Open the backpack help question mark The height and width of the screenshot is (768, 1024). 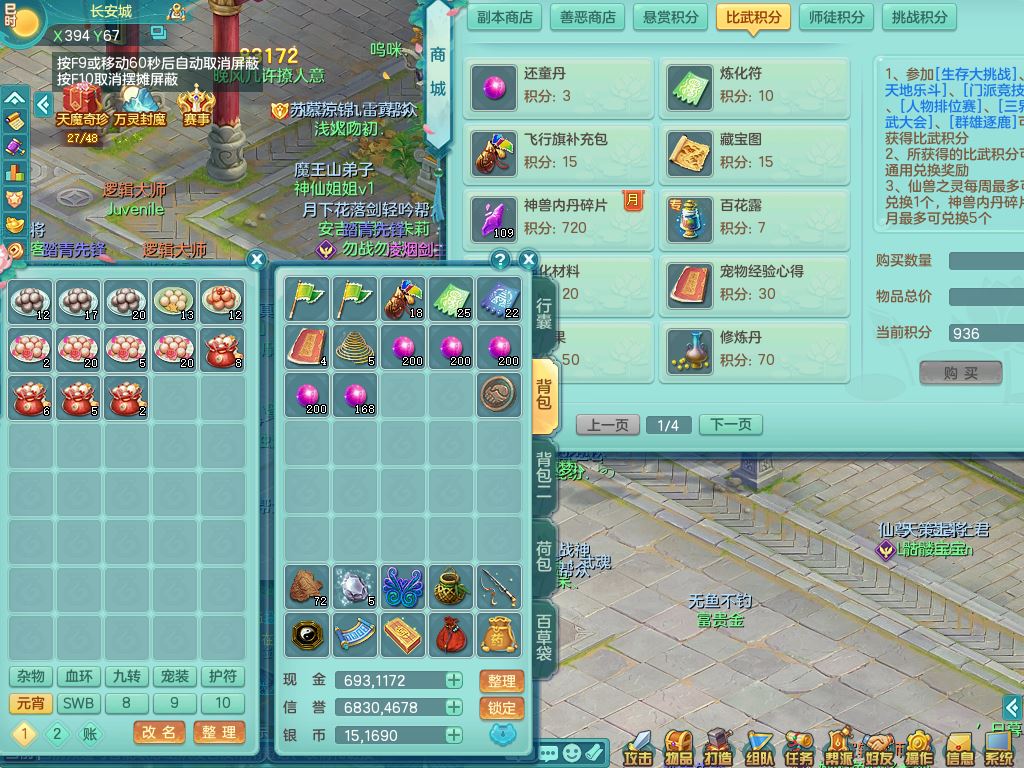501,260
